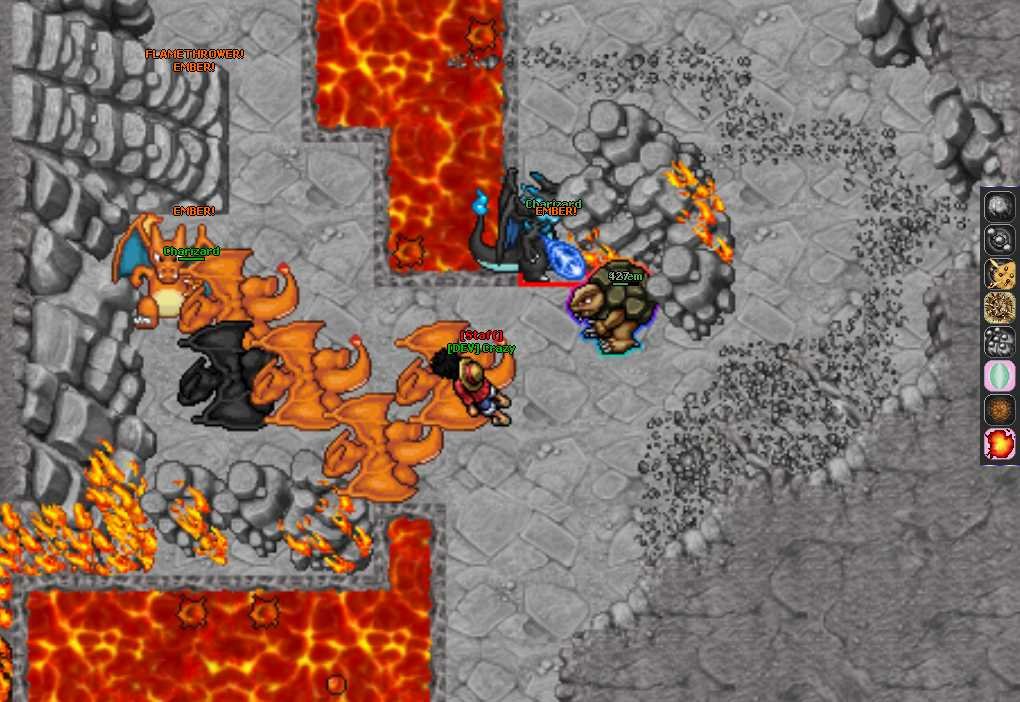This screenshot has width=1020, height=702.
Task: Activate the swirling rocks ring skill
Action: (999, 240)
